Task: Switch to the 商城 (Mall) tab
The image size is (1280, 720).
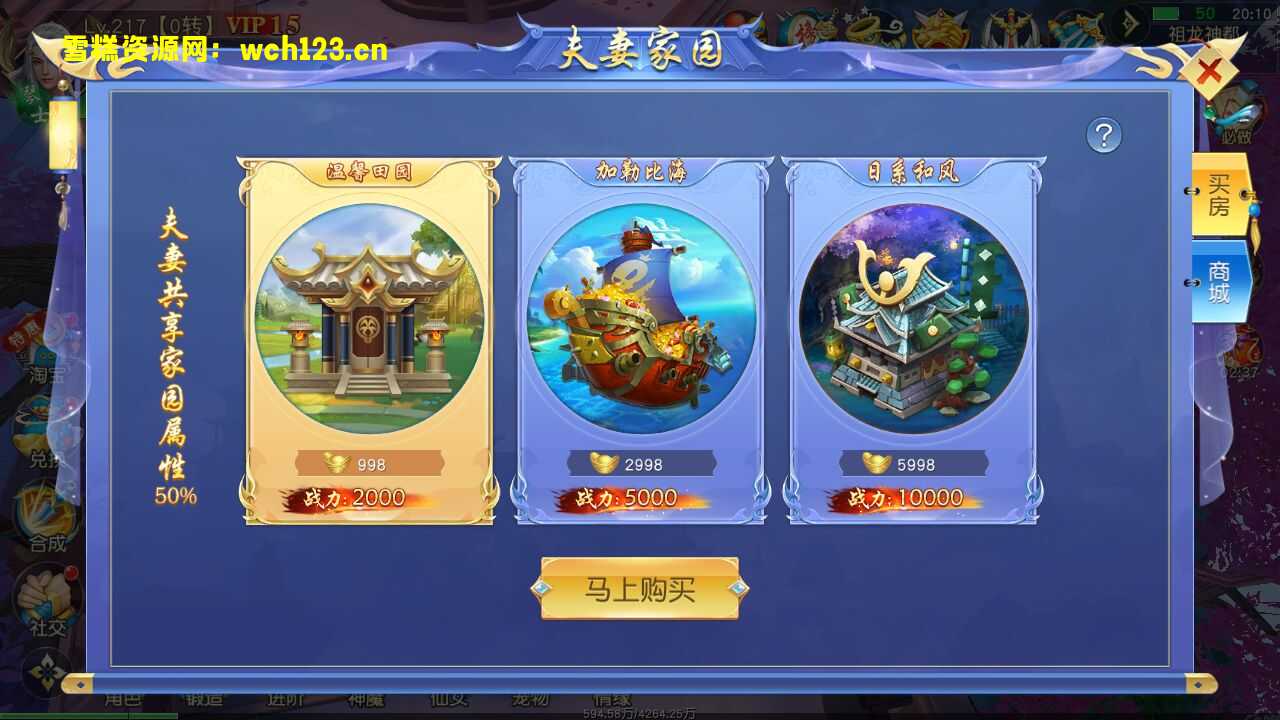Action: [1218, 282]
